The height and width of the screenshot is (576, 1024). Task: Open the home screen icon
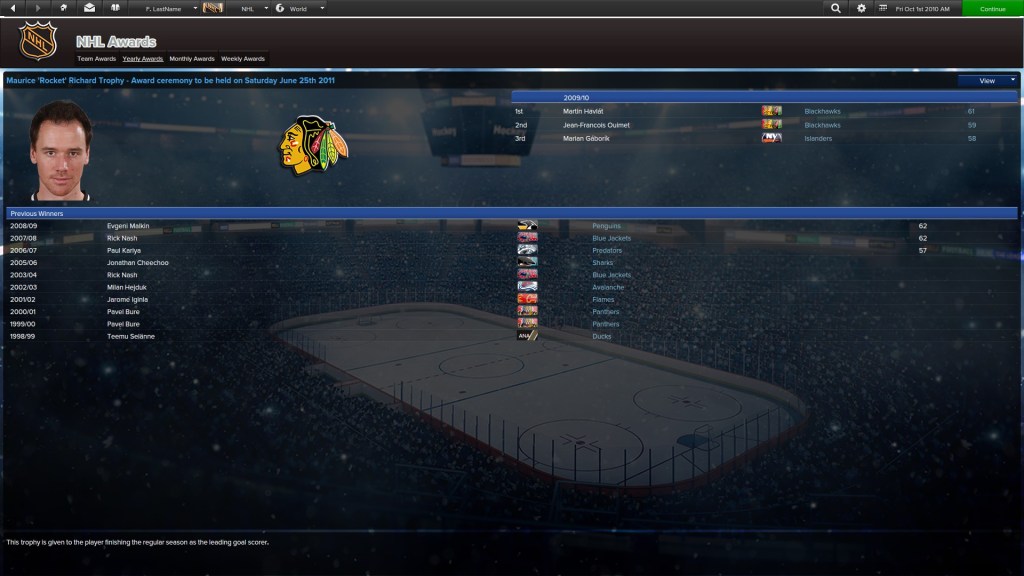point(64,8)
